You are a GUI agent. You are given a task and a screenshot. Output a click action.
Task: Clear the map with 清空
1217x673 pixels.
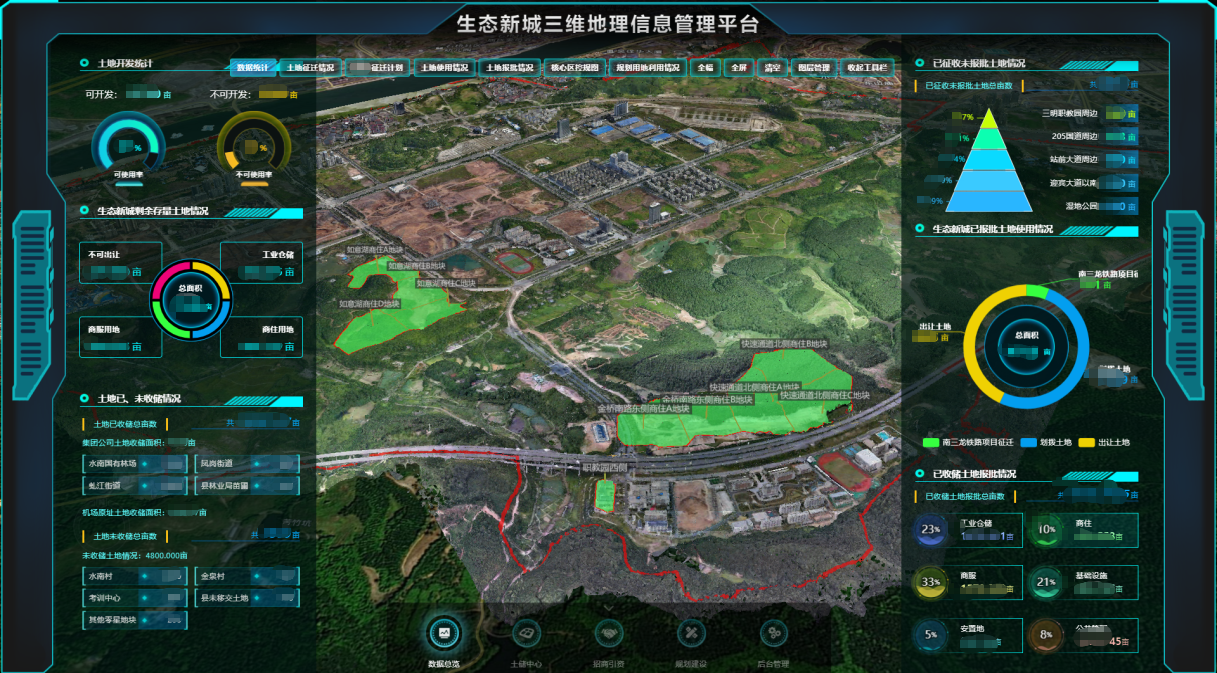[771, 68]
